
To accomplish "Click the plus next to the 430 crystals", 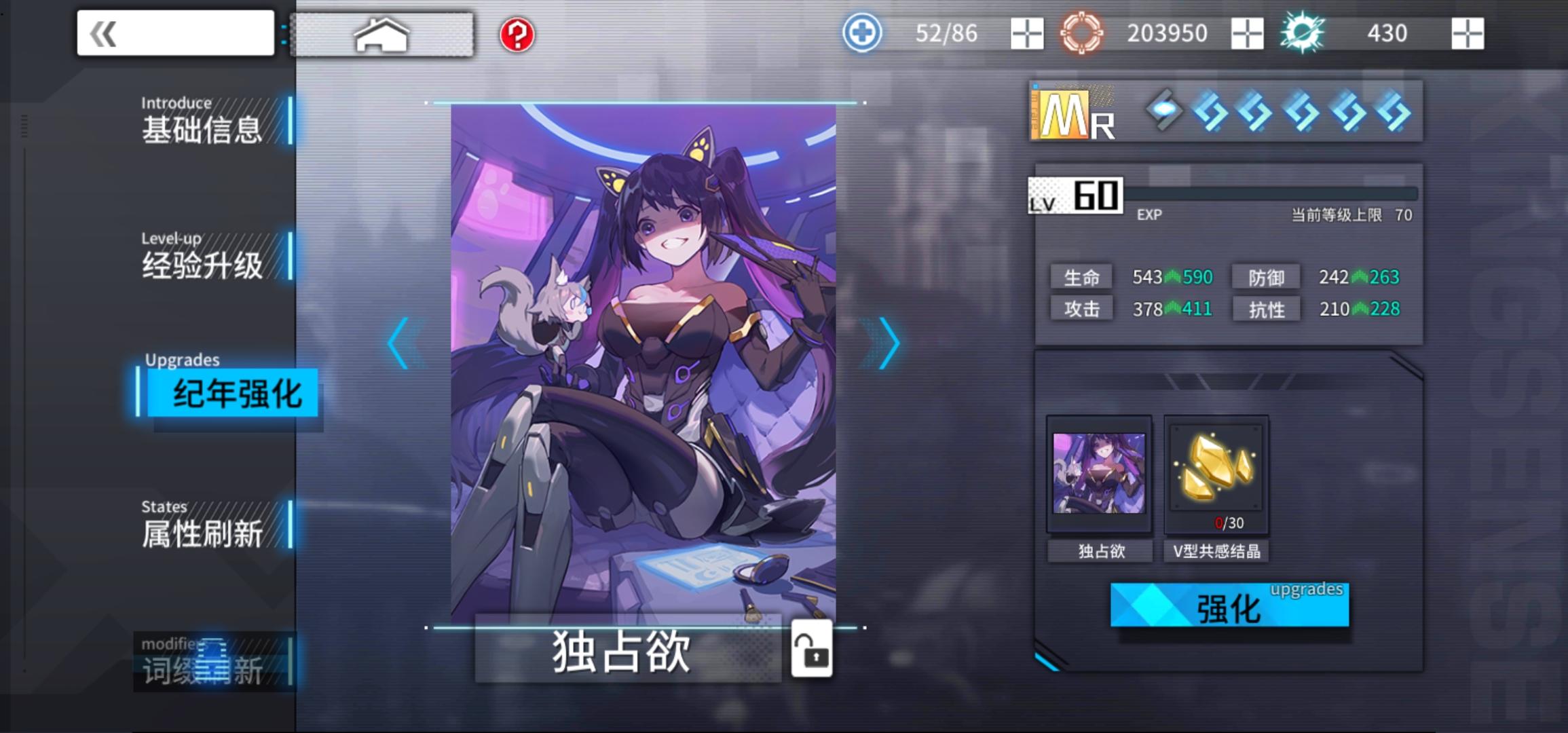I will [x=1467, y=33].
